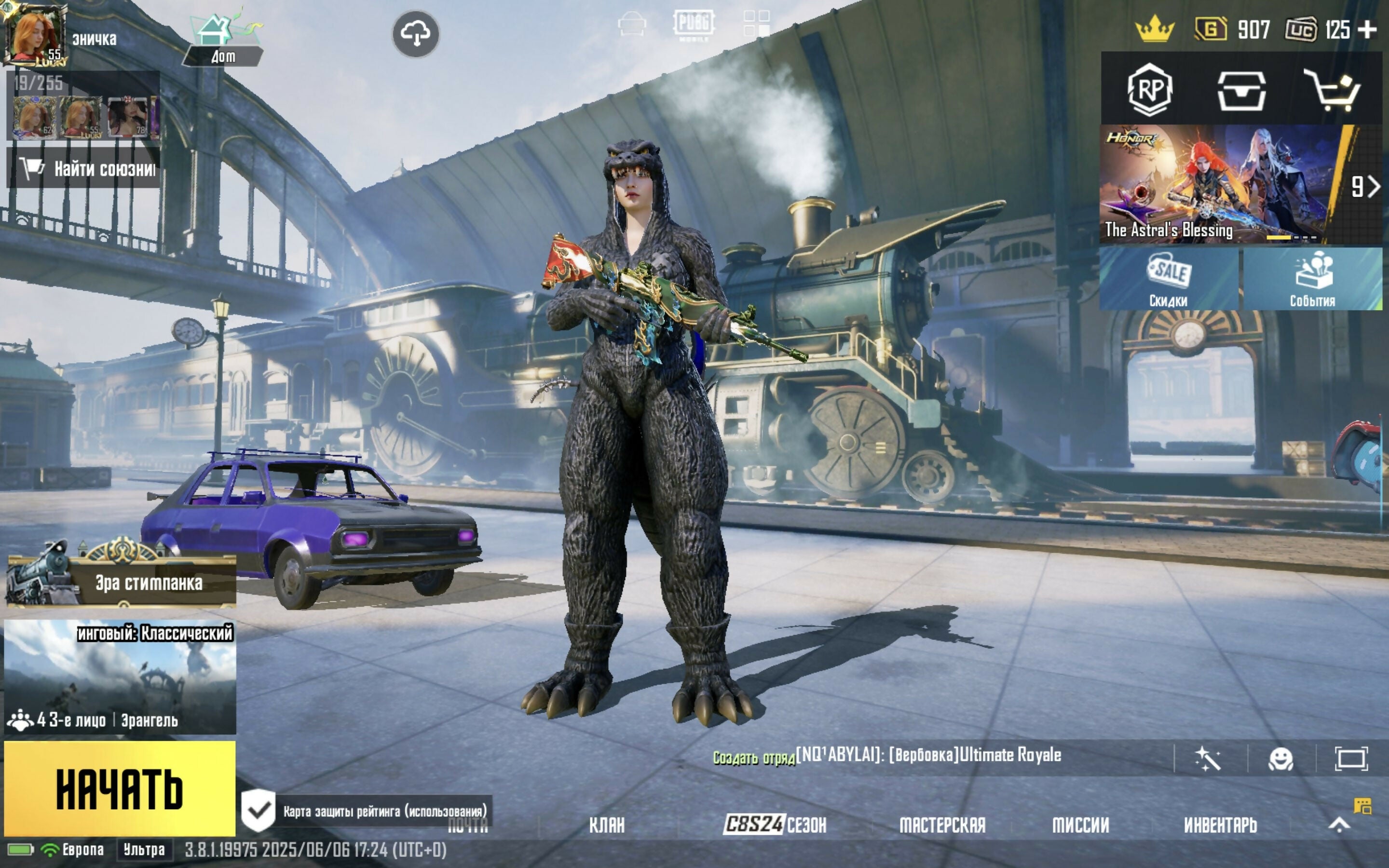1389x868 pixels.
Task: Open the shopping cart store
Action: click(1332, 90)
